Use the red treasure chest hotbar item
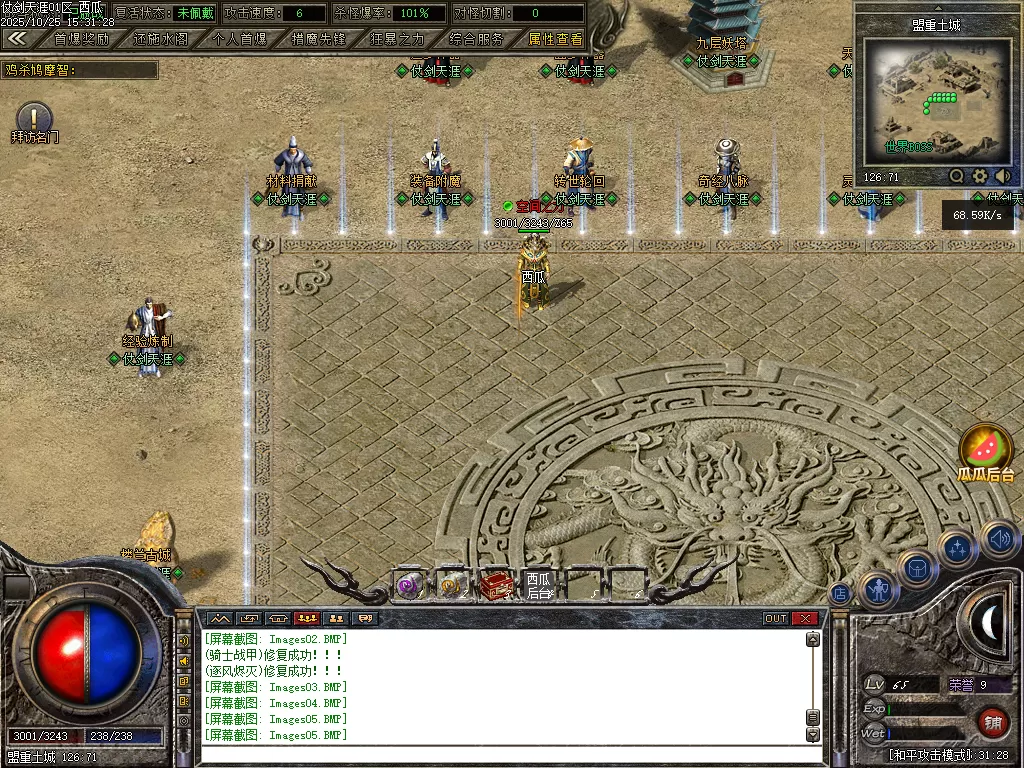Viewport: 1024px width, 768px height. (x=496, y=585)
